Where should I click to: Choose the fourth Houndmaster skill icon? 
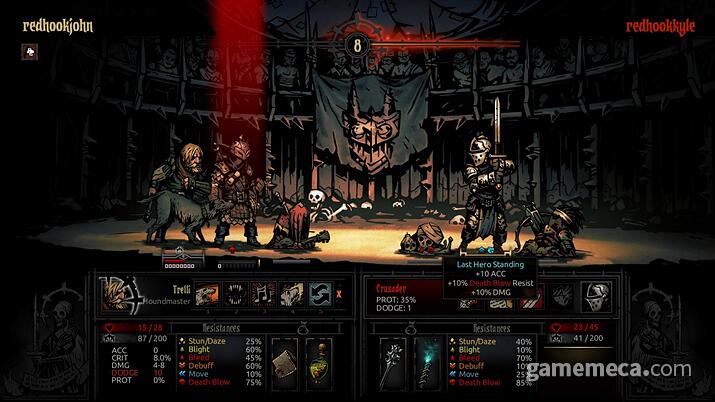tap(291, 293)
